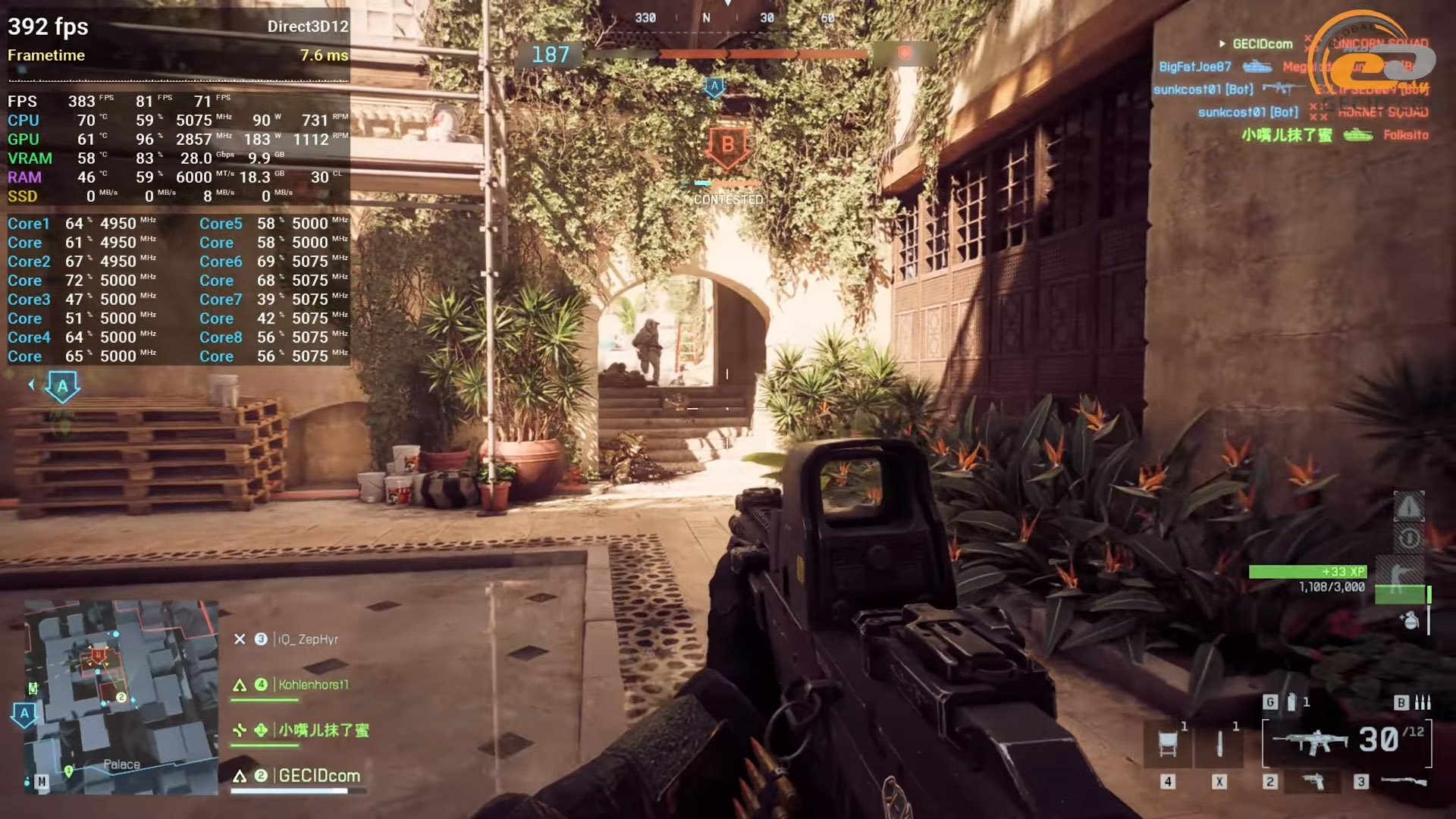The width and height of the screenshot is (1456, 819).
Task: Click the frag grenade plus icon
Action: (1410, 620)
